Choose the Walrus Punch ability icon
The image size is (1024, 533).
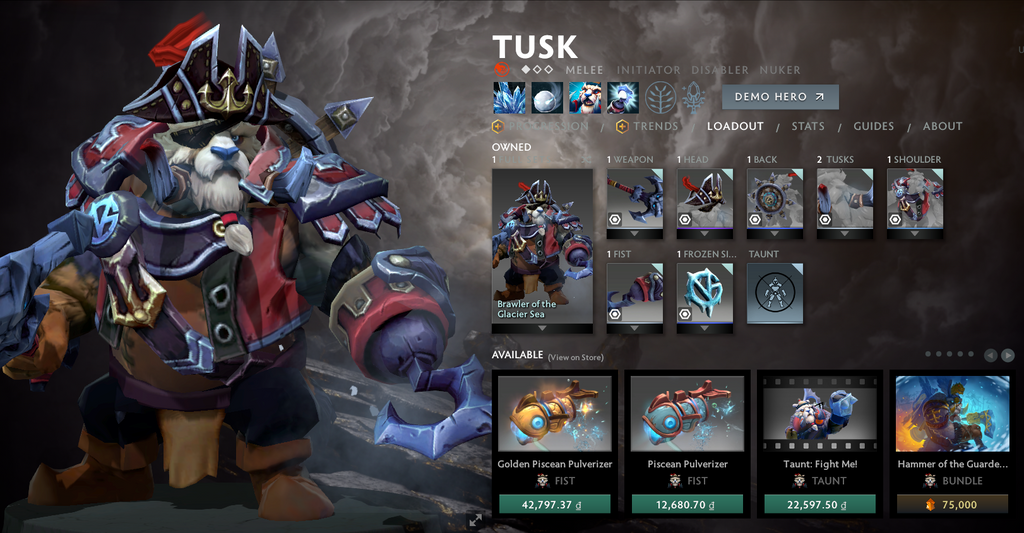point(622,97)
